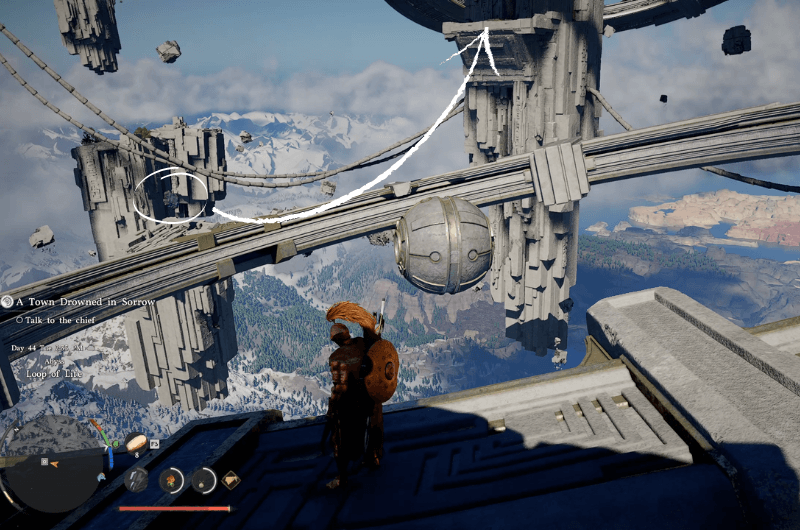Activate the lightning claw skill icon

click(x=137, y=480)
